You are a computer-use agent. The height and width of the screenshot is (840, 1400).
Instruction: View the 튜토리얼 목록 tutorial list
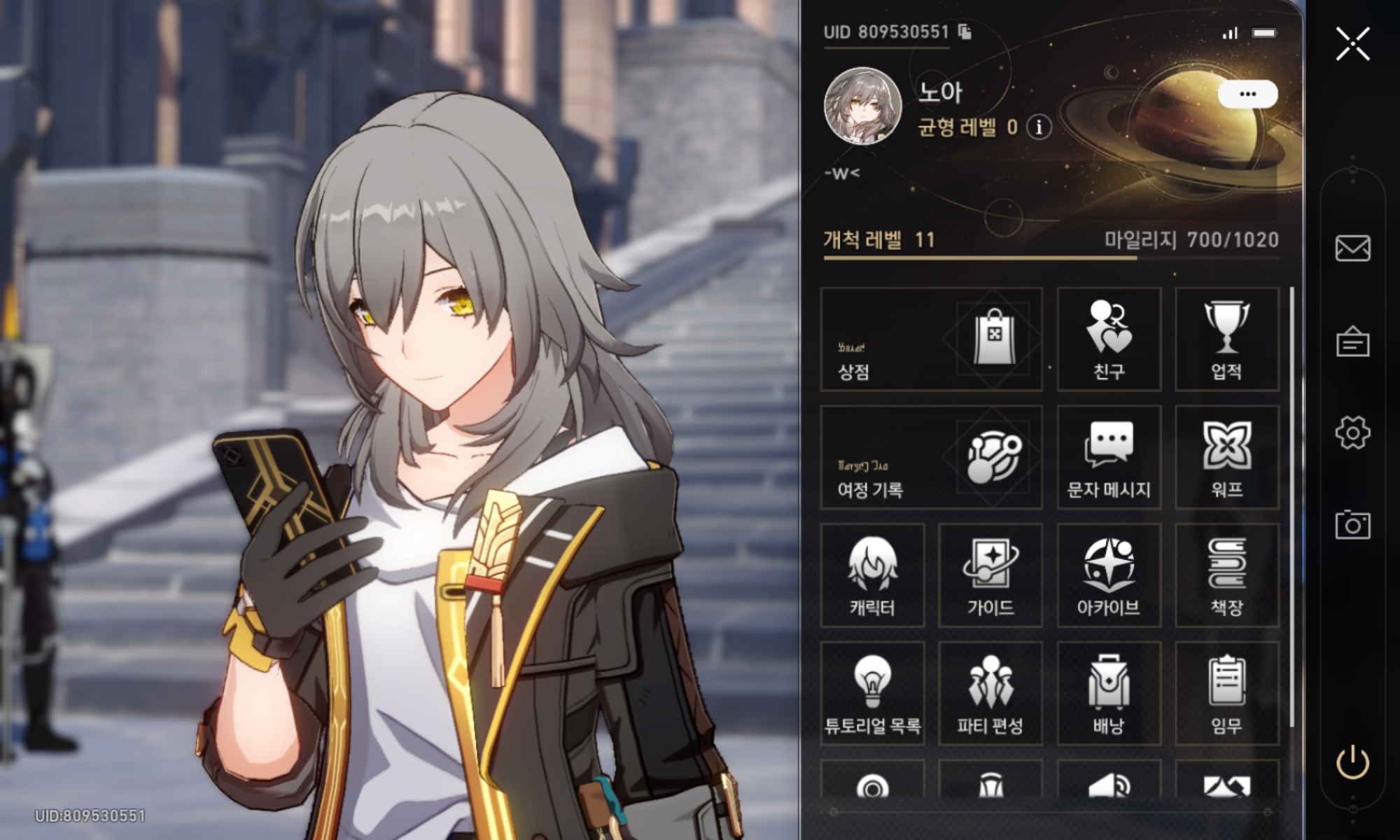pos(872,694)
